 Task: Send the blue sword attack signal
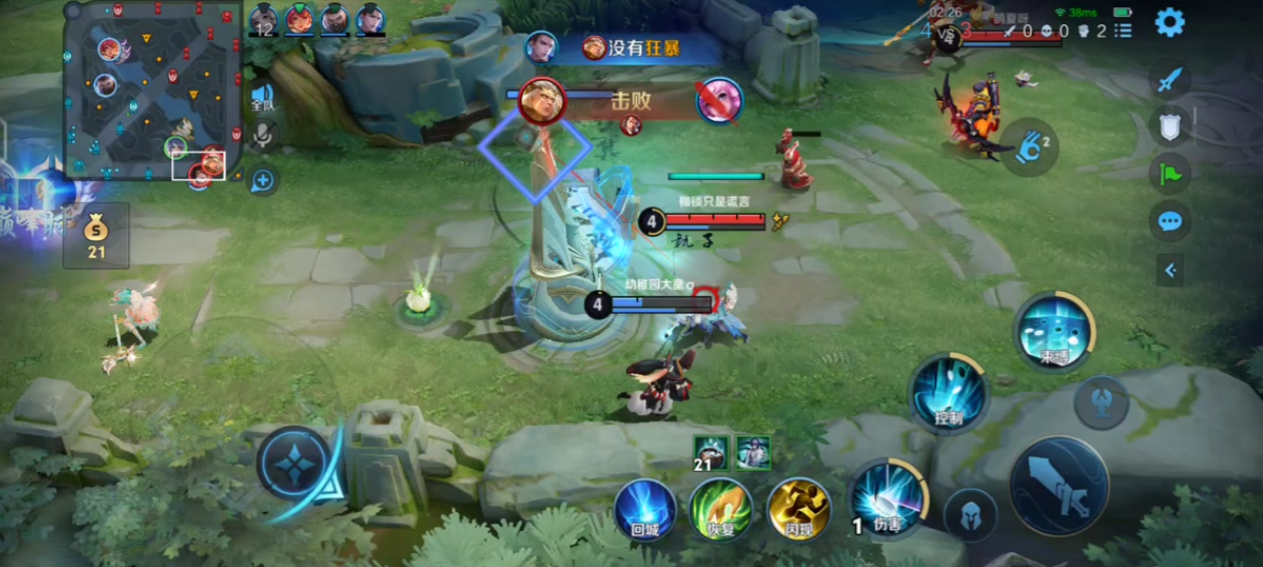(1169, 80)
